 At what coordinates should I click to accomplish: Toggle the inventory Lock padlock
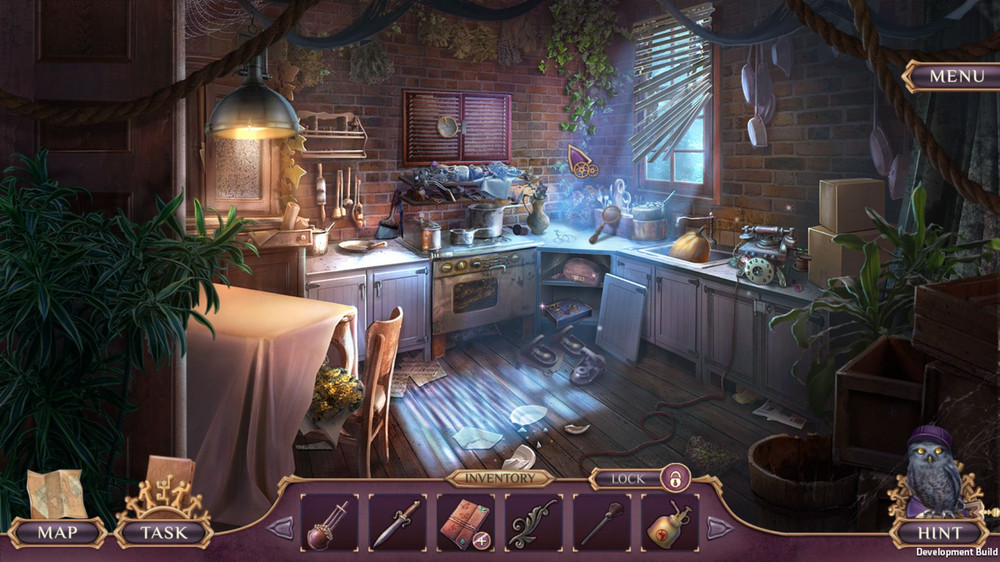tap(675, 479)
